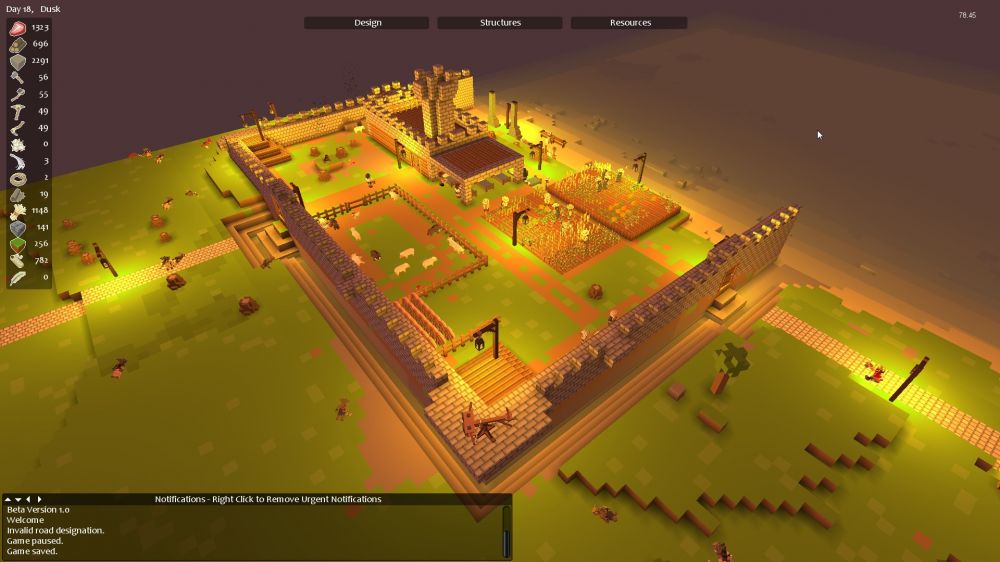Image resolution: width=1000 pixels, height=562 pixels.
Task: Click the notifications panel up arrow
Action: pyautogui.click(x=8, y=499)
